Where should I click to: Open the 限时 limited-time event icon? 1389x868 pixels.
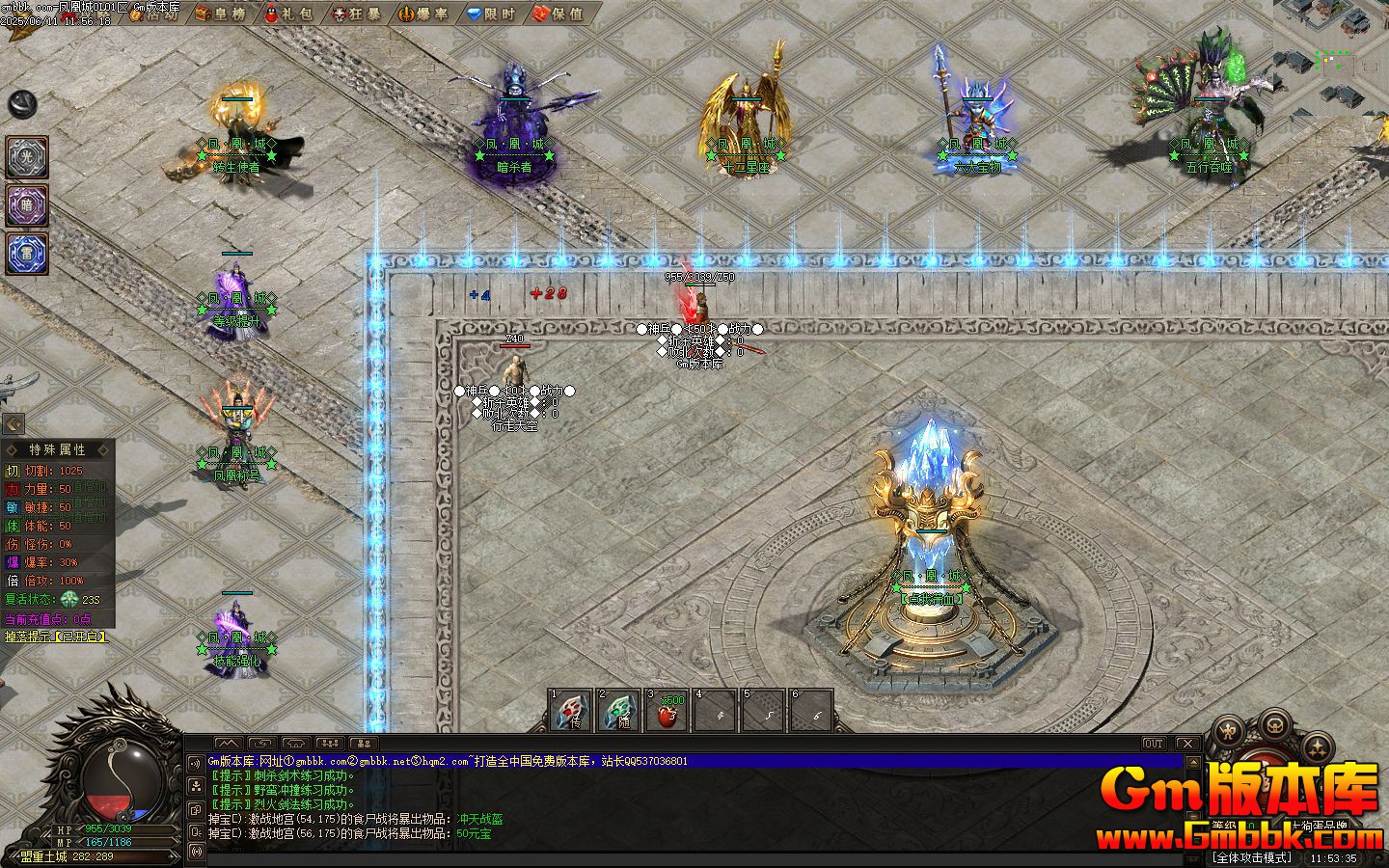(492, 14)
